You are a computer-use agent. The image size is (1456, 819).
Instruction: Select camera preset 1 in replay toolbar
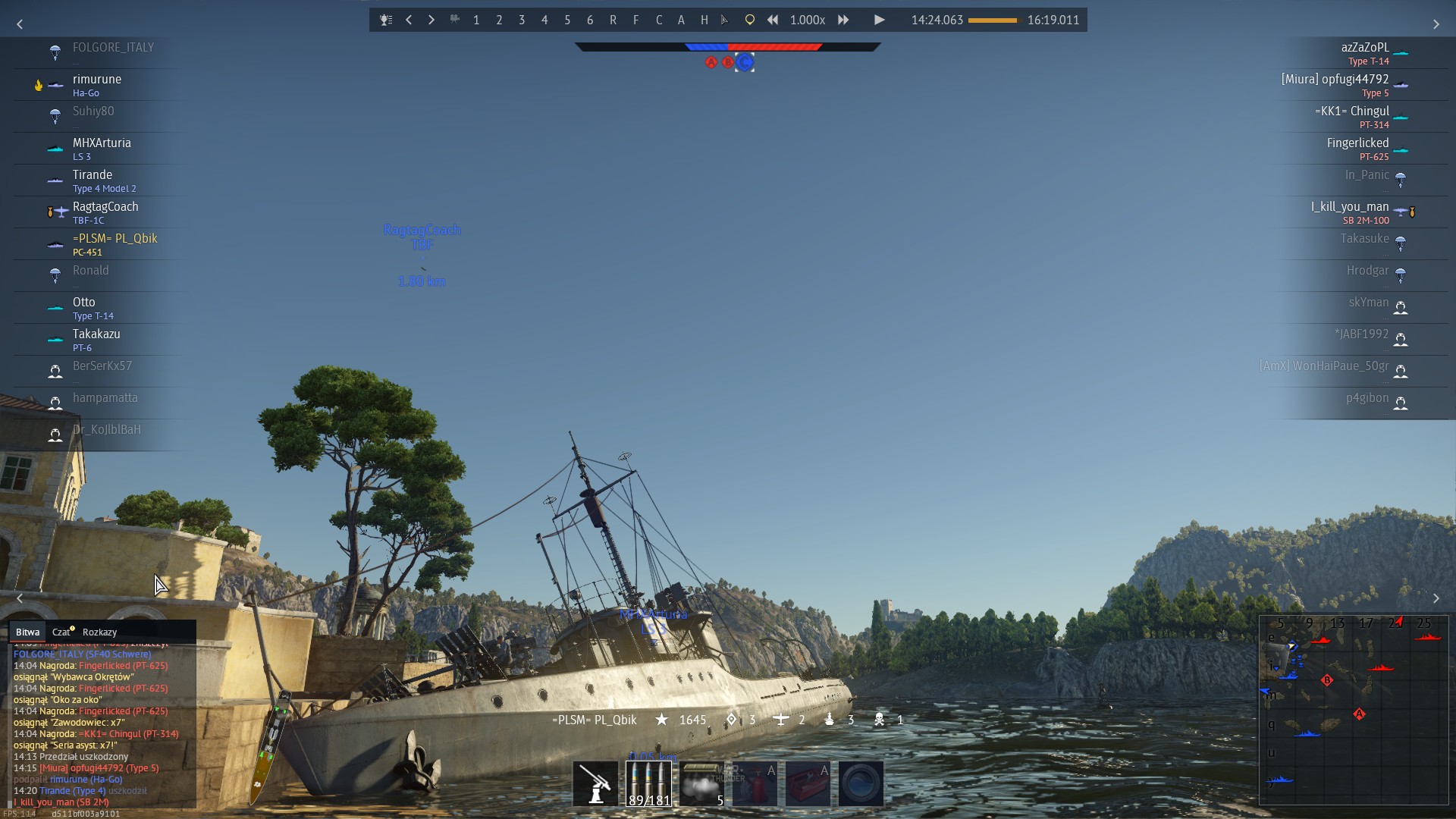pyautogui.click(x=476, y=20)
